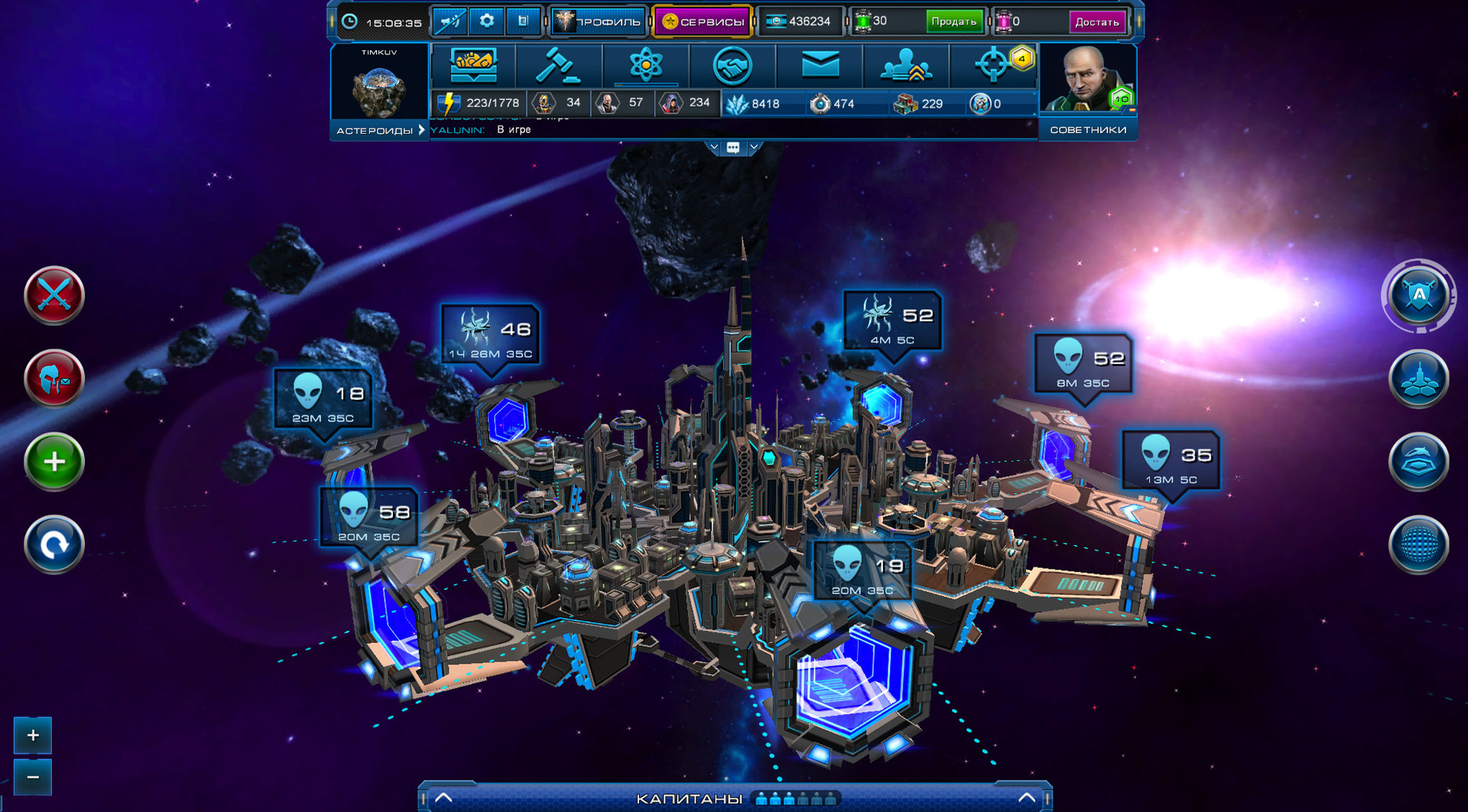Click the red crossed swords button
Screen dimensions: 1468x812
point(54,295)
